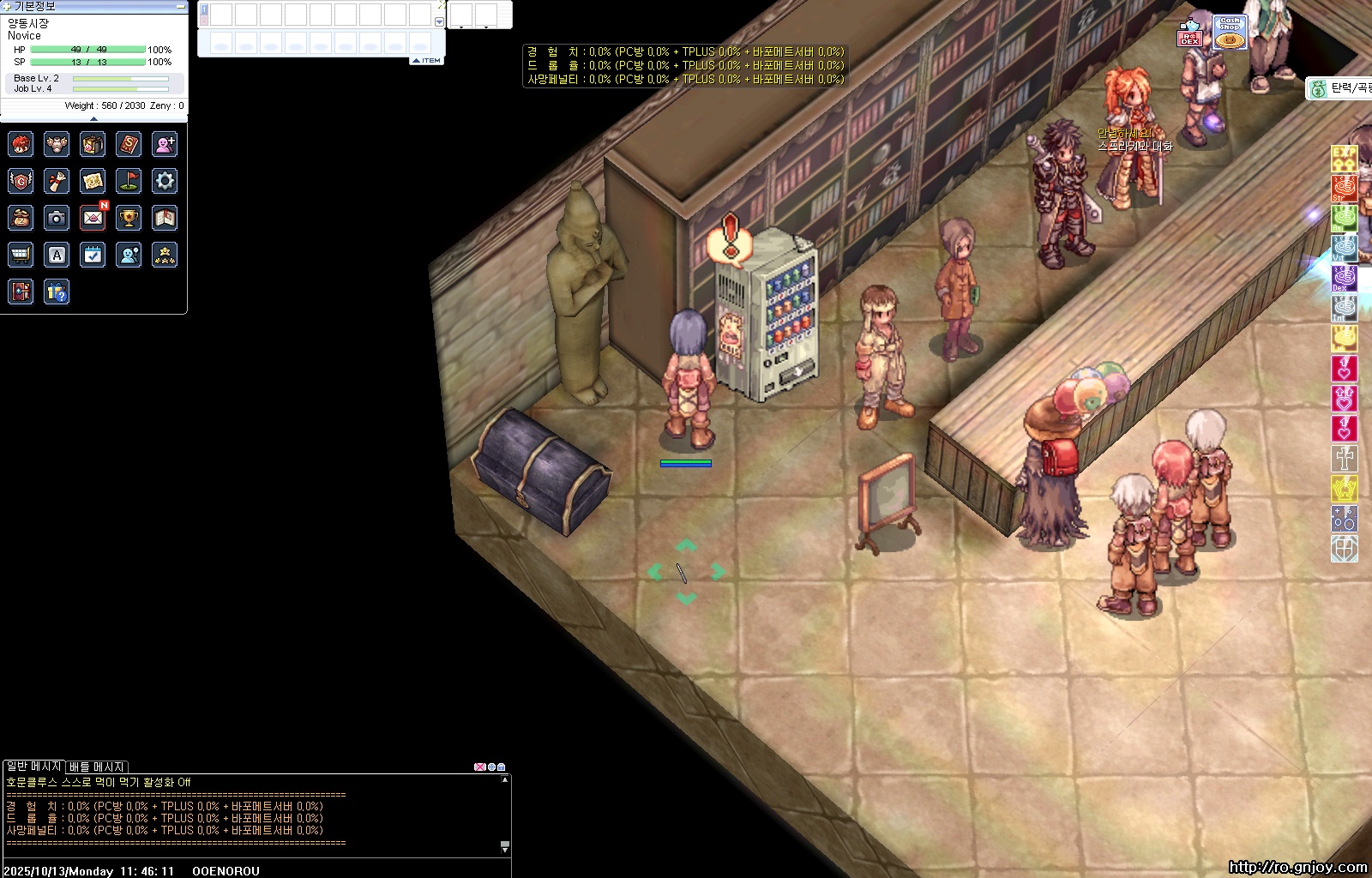Click the chat window lock icon
Viewport: 1372px width, 878px height.
502,767
